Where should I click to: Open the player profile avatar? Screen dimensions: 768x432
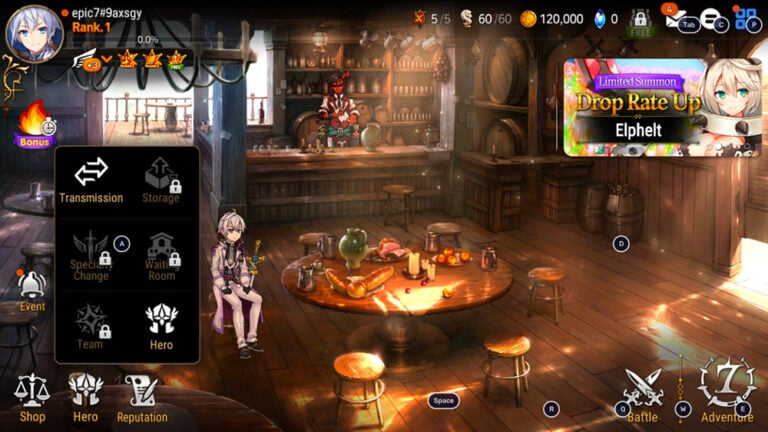34,33
